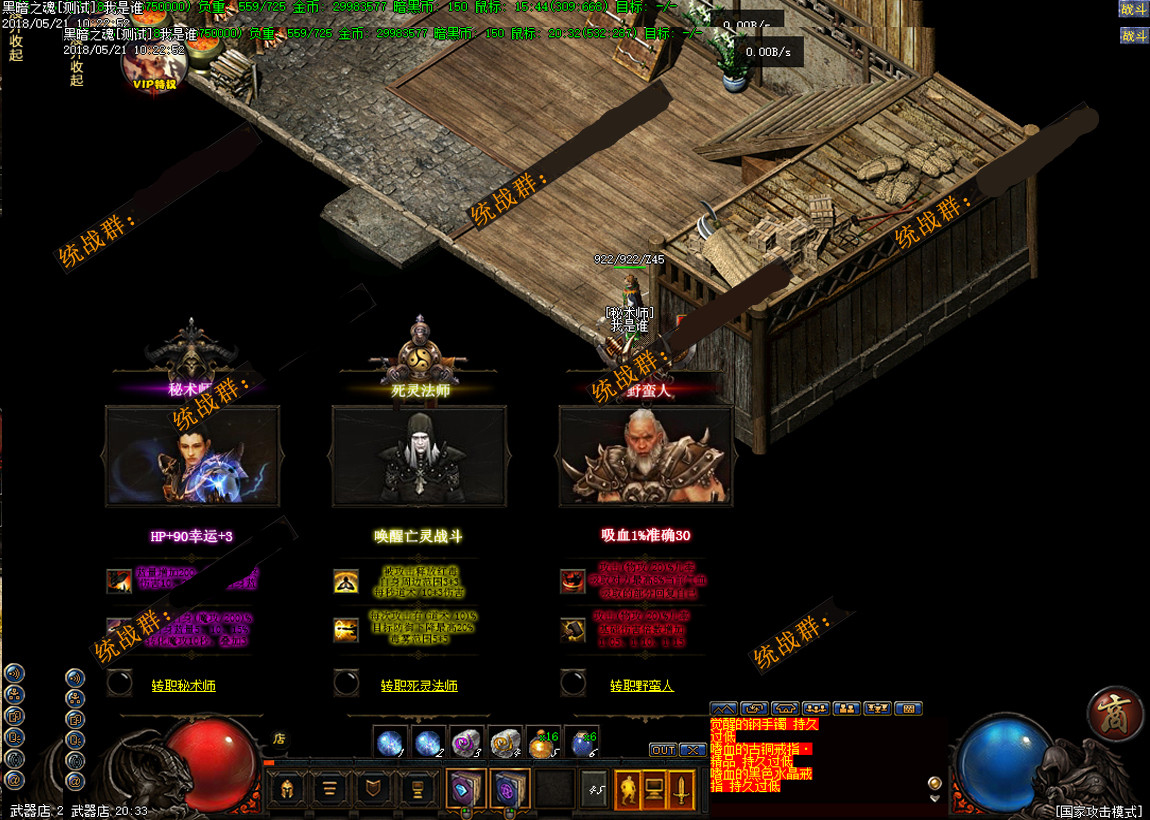Screen dimensions: 1150x820
Task: Choose 转职野蛮人 class change link
Action: point(642,686)
